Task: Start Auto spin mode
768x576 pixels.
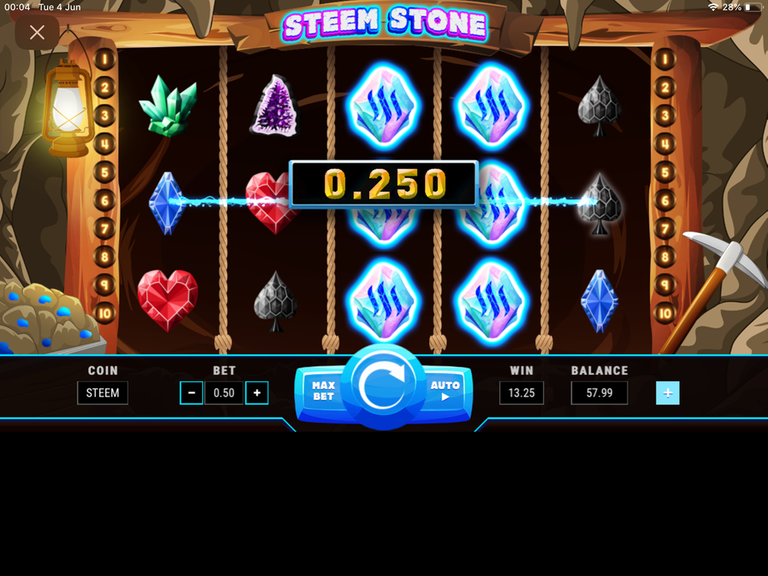Action: [445, 390]
